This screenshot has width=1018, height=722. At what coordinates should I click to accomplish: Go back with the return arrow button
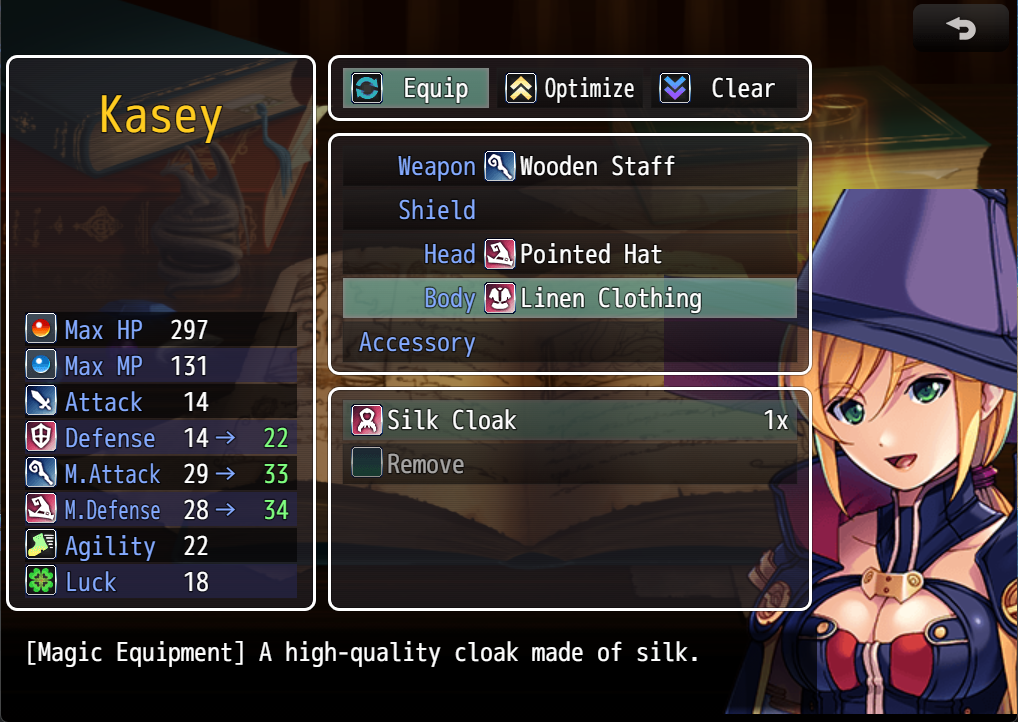(960, 29)
